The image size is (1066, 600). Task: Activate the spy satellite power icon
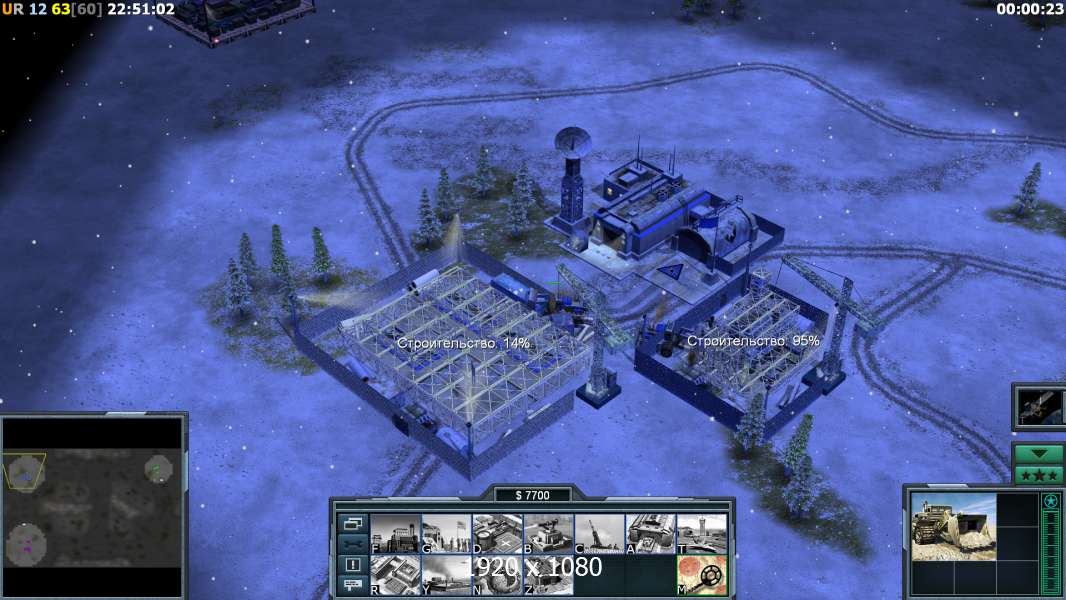tap(1039, 407)
